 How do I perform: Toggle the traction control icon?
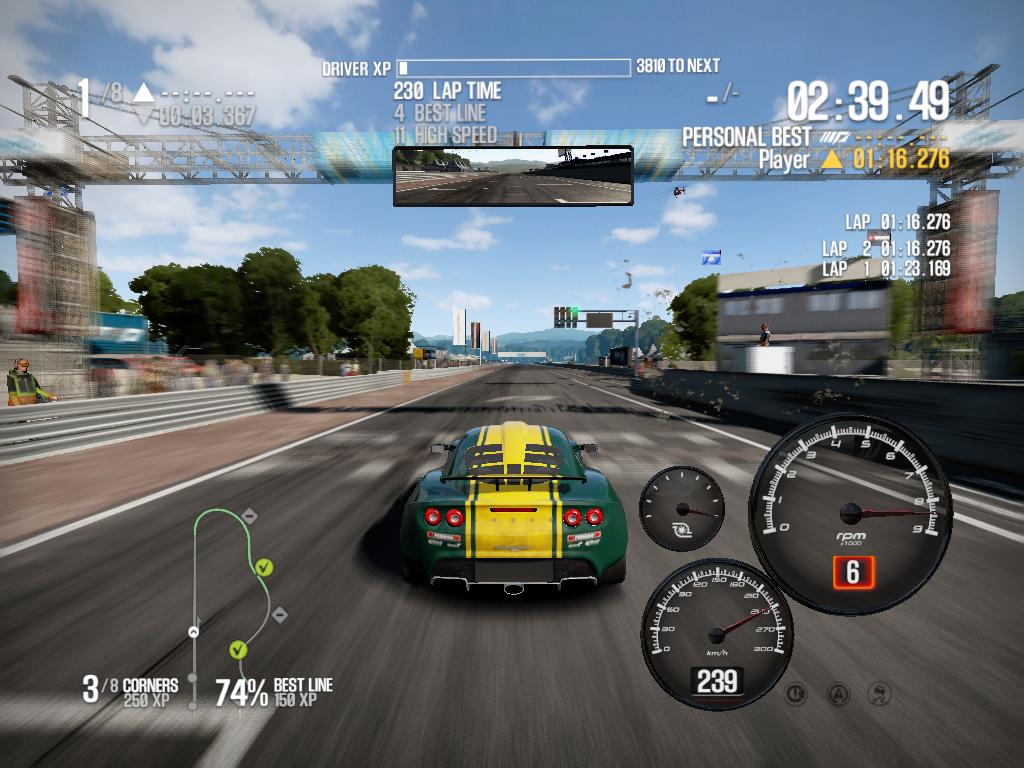click(x=839, y=692)
